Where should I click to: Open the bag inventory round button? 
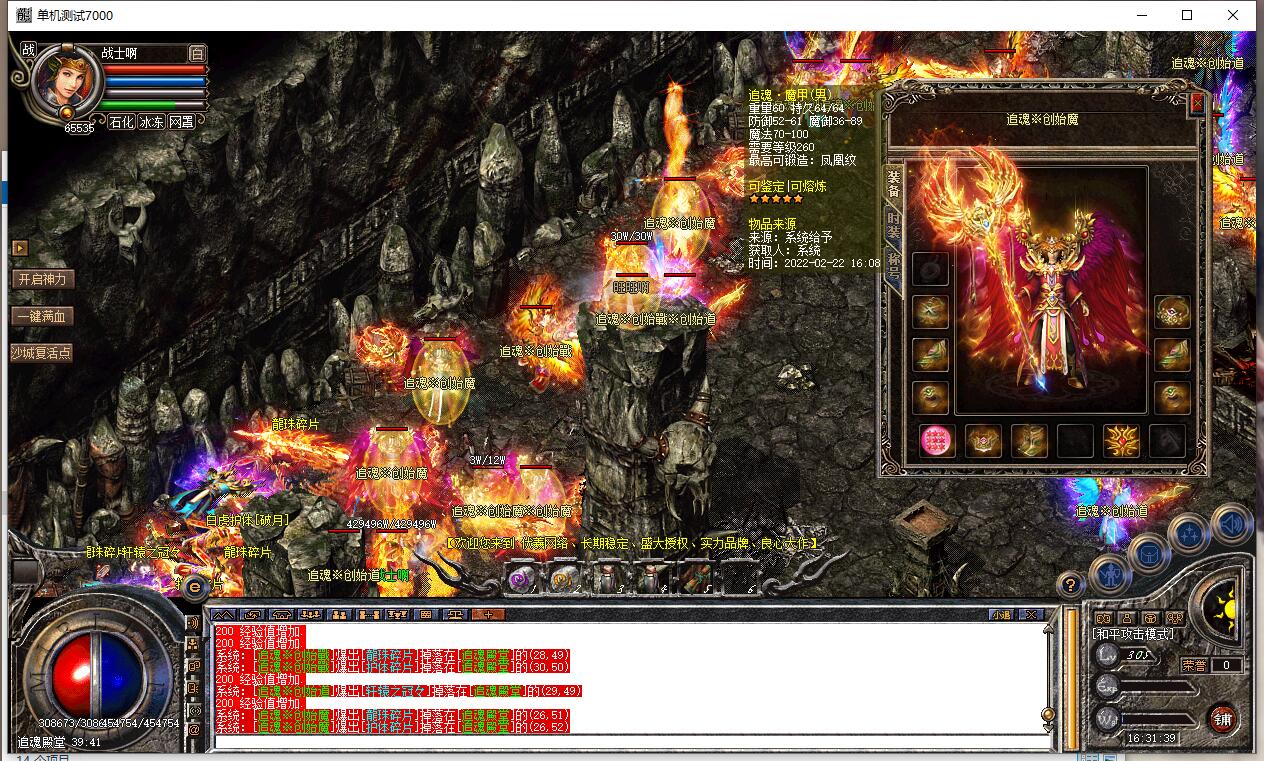click(x=1149, y=552)
